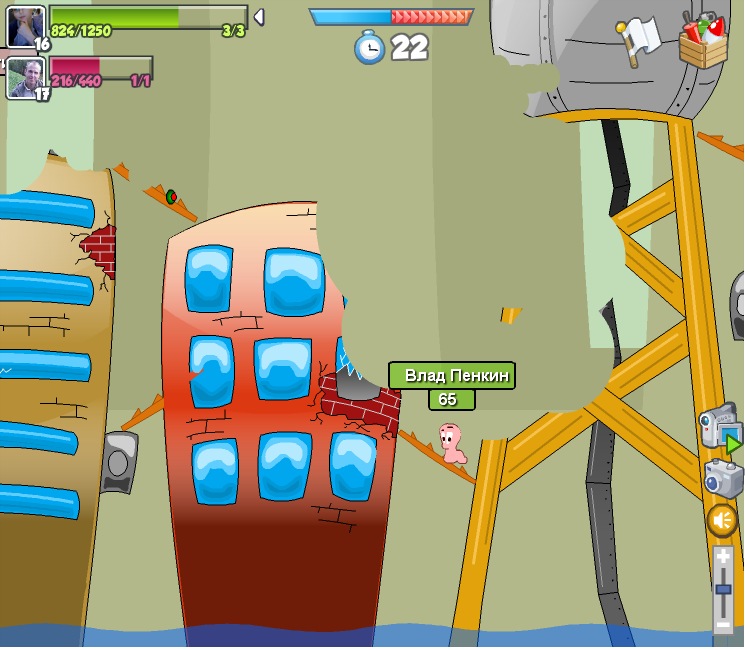Take a screenshot with the photo camera icon
The image size is (745, 650).
click(722, 478)
